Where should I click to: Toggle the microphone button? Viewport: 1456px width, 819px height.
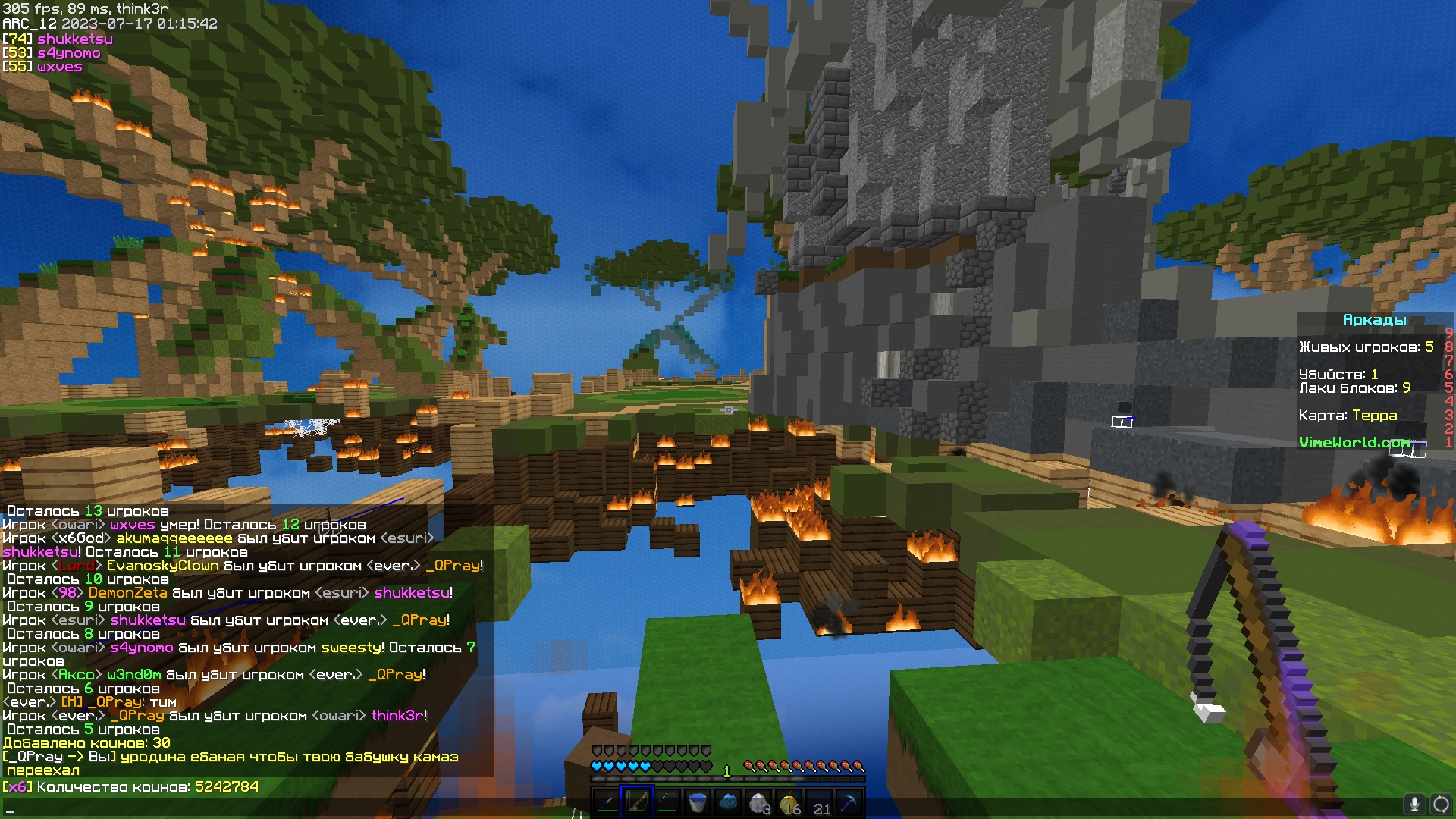[1414, 804]
